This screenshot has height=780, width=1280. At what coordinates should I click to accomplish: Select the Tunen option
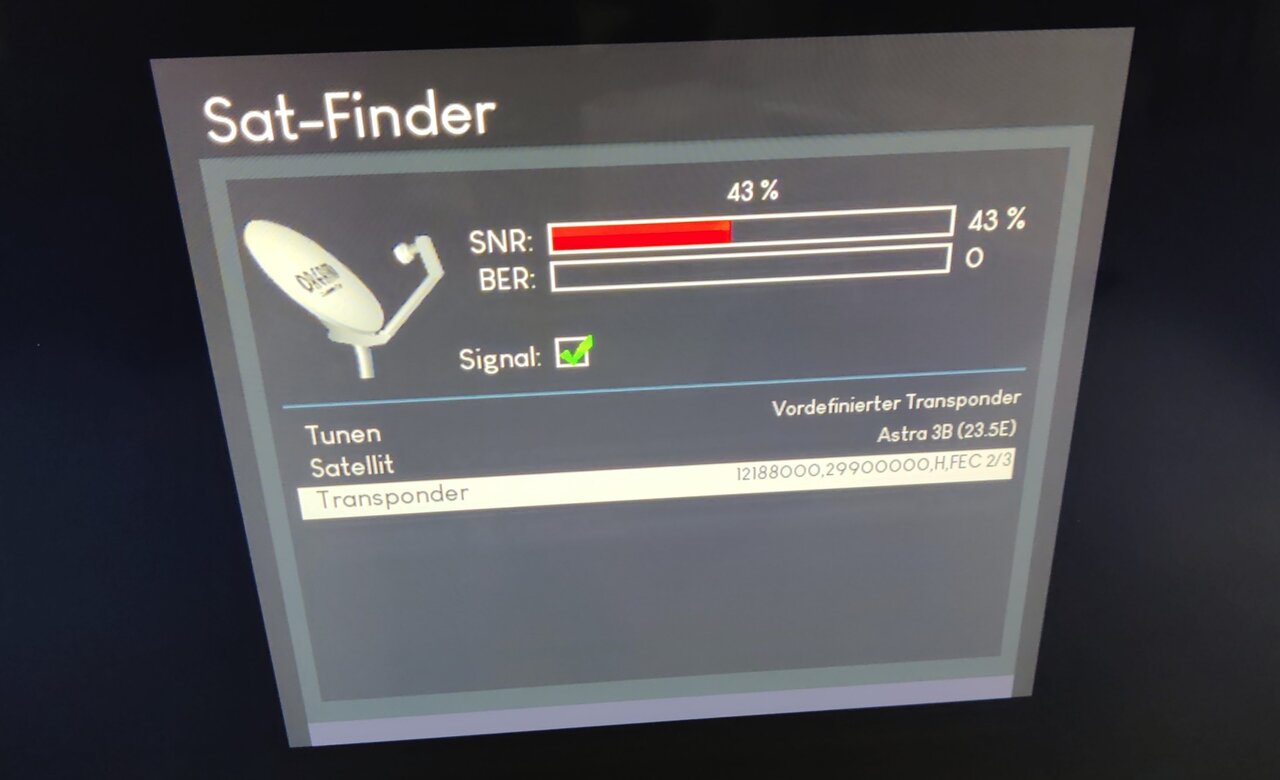tap(344, 434)
